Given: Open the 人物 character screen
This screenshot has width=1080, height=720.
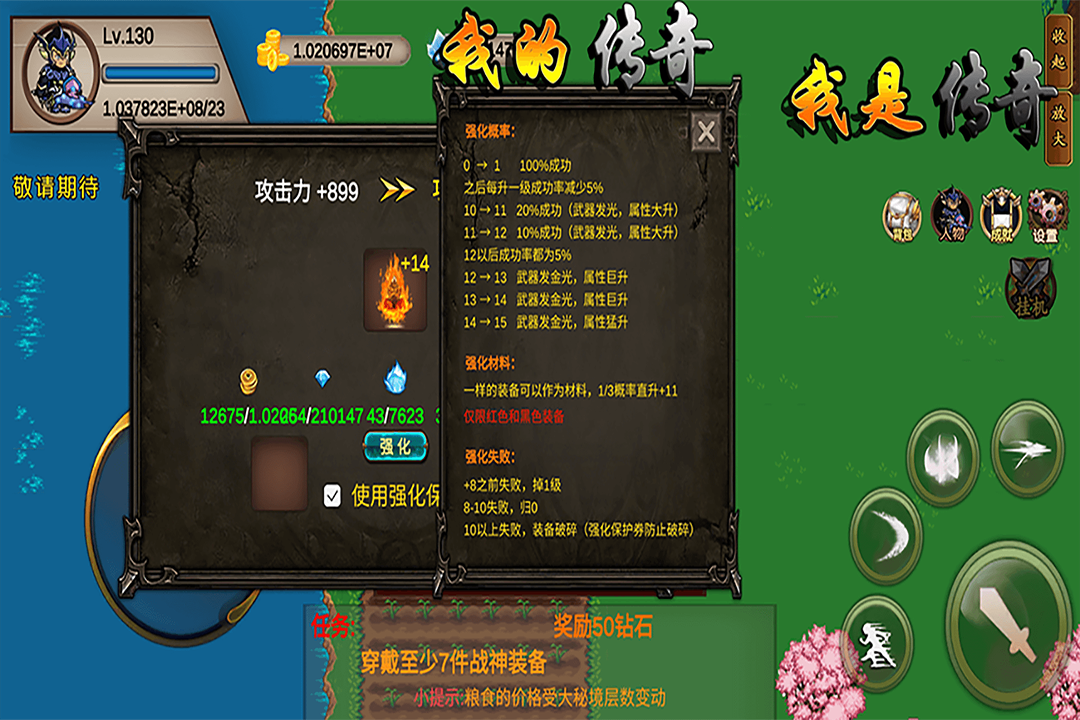Looking at the screenshot, I should 951,213.
